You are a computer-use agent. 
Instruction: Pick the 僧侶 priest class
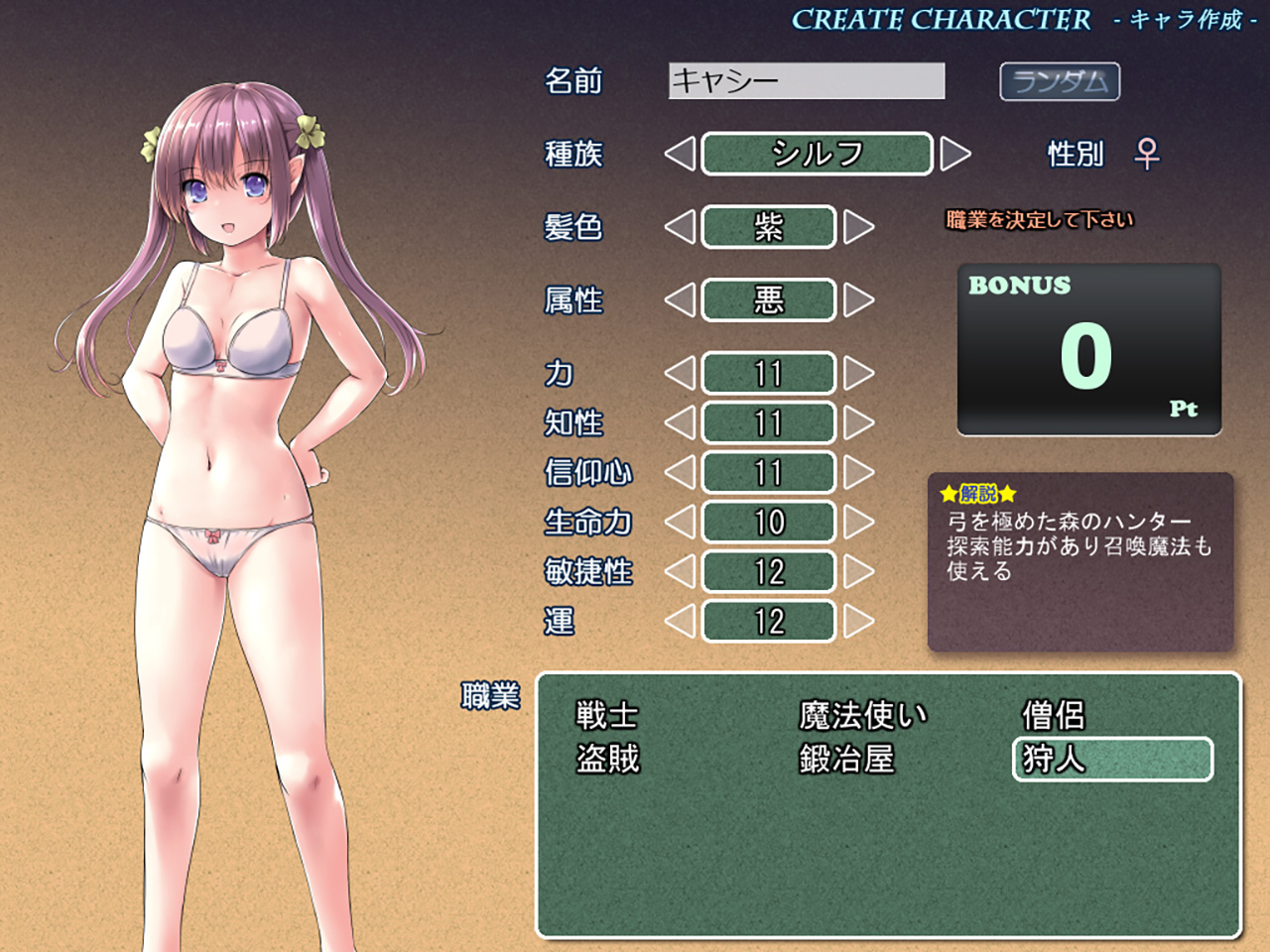coord(1053,715)
